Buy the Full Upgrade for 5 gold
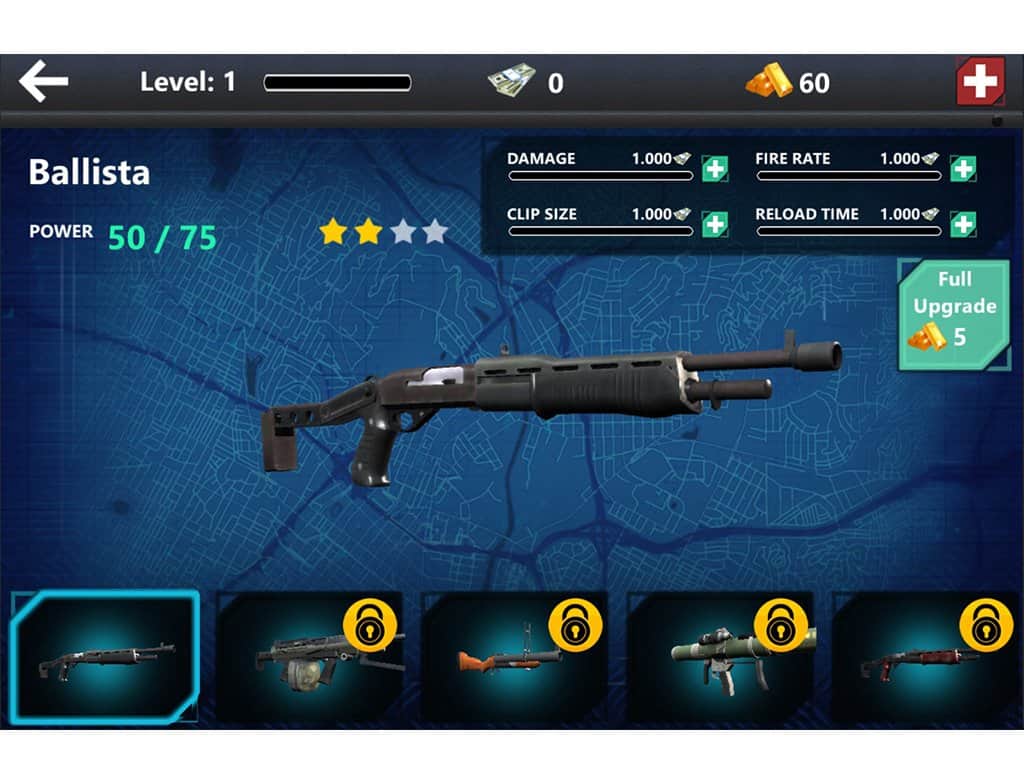This screenshot has width=1024, height=784. point(953,315)
